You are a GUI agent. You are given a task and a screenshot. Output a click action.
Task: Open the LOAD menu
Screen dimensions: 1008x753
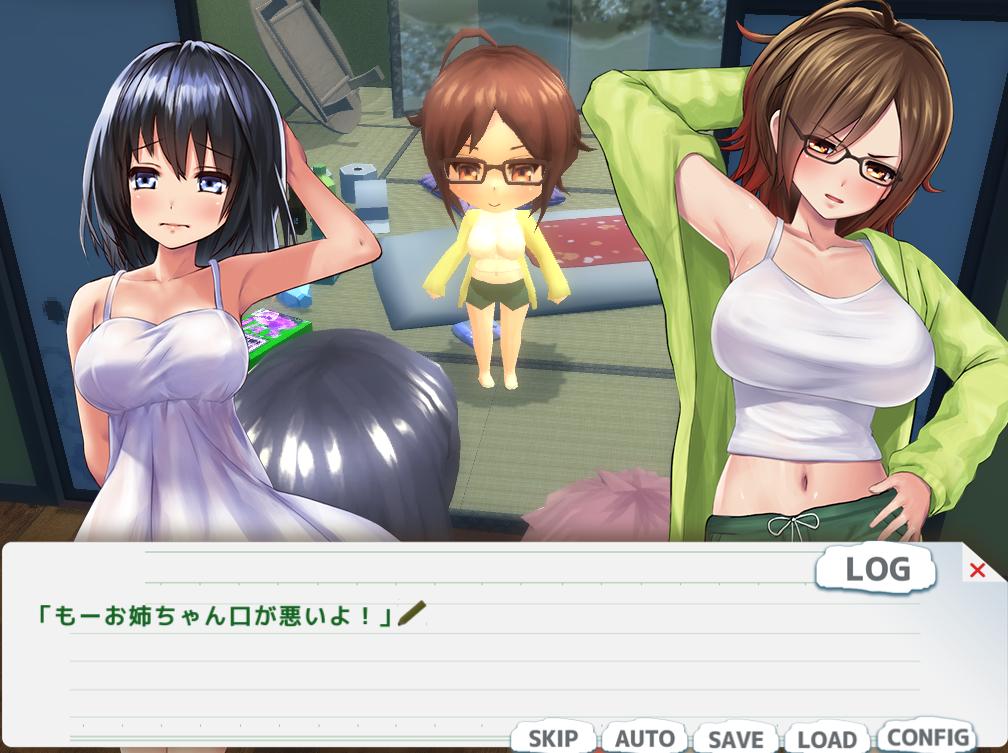[827, 739]
